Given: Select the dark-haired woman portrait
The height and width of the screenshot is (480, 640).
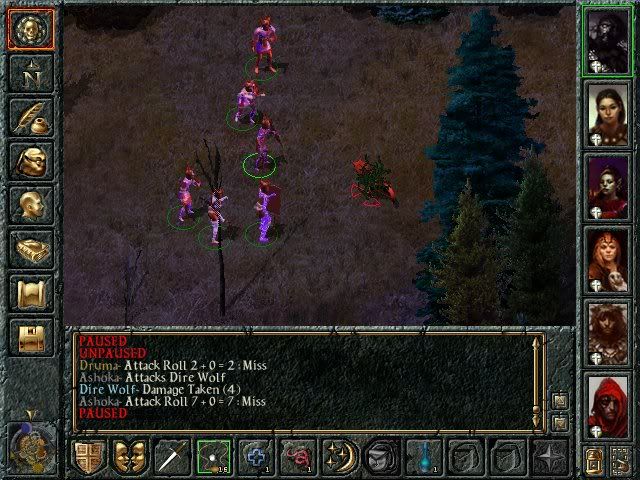Looking at the screenshot, I should pos(608,116).
